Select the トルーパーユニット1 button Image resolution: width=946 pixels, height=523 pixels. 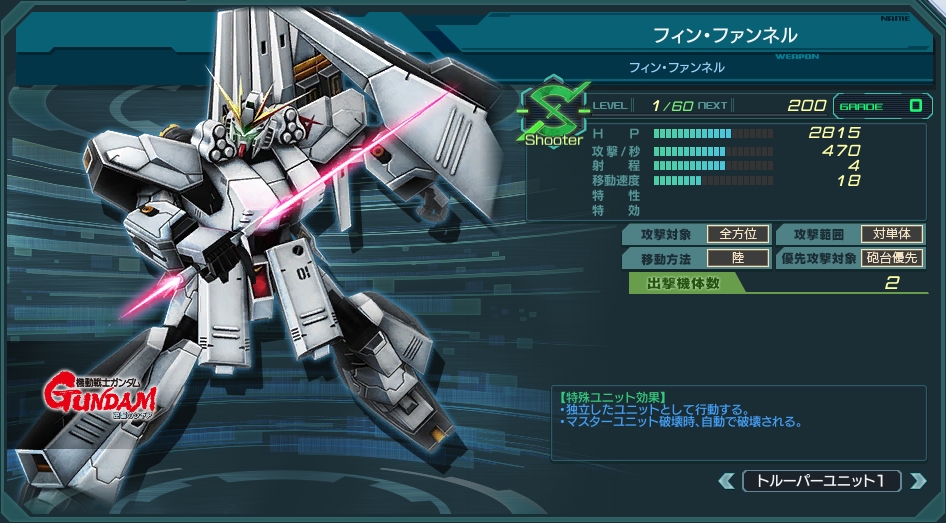[821, 481]
